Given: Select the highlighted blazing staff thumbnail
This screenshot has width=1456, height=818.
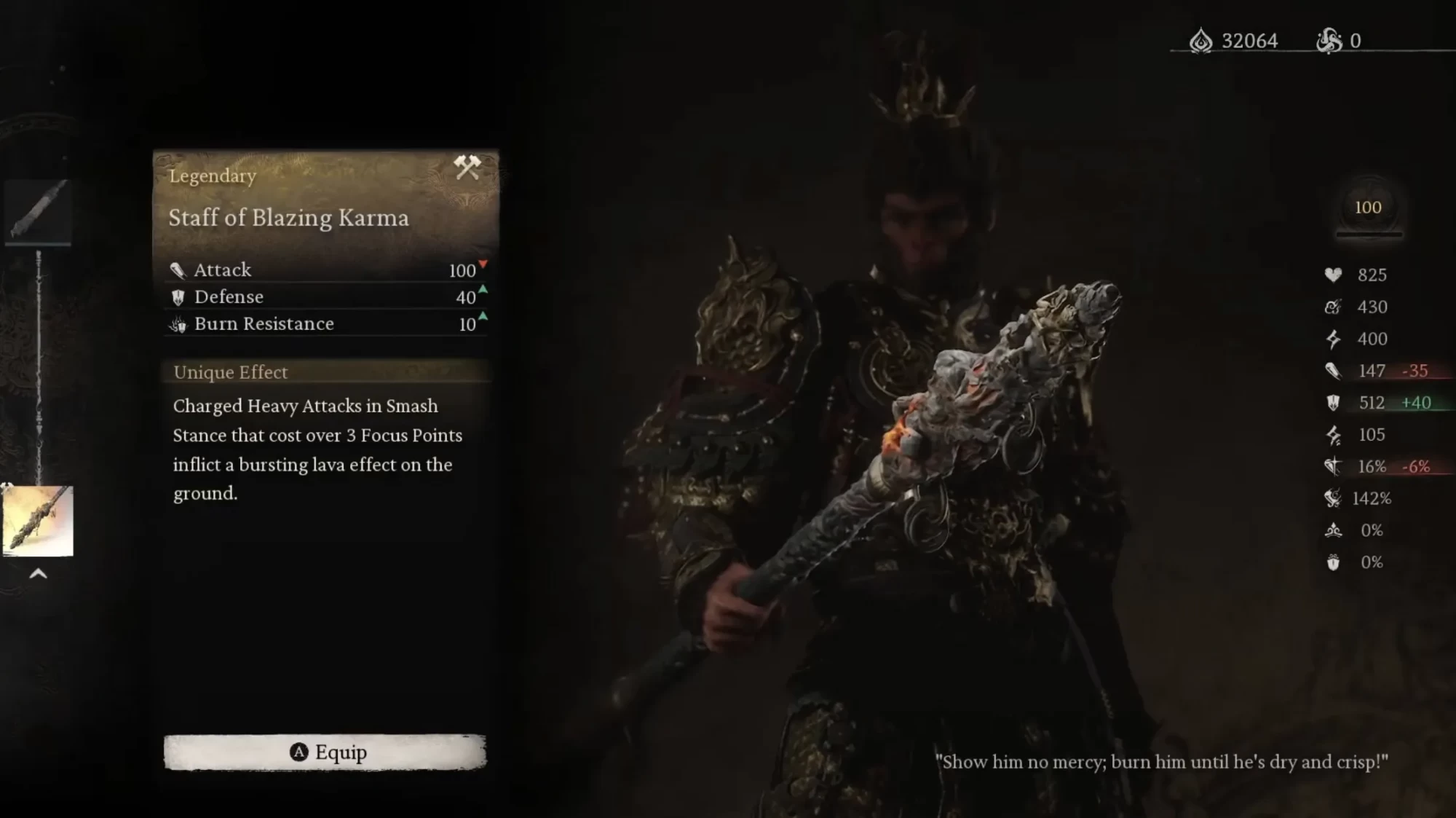Looking at the screenshot, I should pyautogui.click(x=38, y=521).
